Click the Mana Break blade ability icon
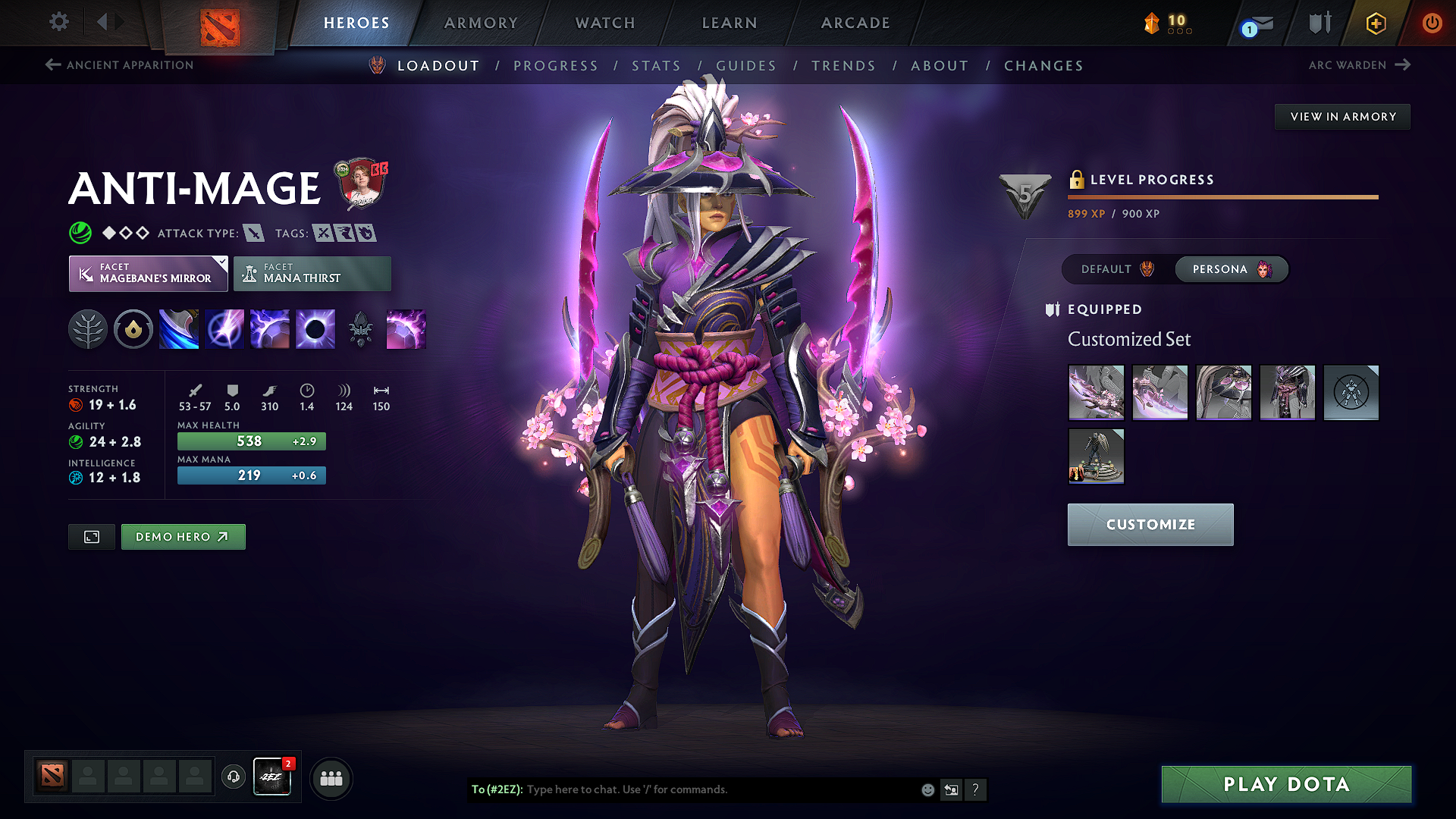Viewport: 1456px width, 819px height. pyautogui.click(x=179, y=328)
